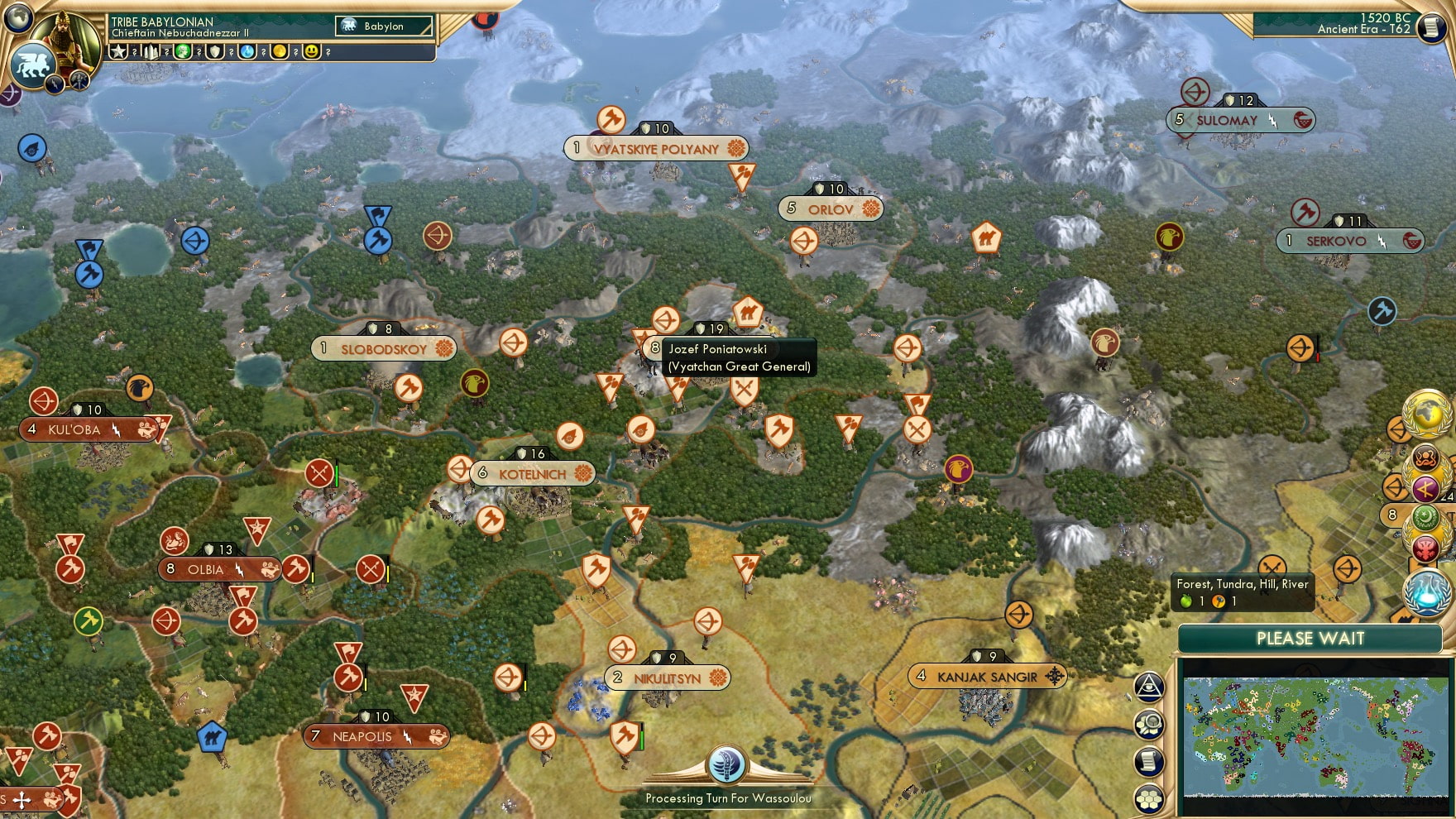
Task: Expand the Kanjak Sangir city banner
Action: tap(988, 676)
